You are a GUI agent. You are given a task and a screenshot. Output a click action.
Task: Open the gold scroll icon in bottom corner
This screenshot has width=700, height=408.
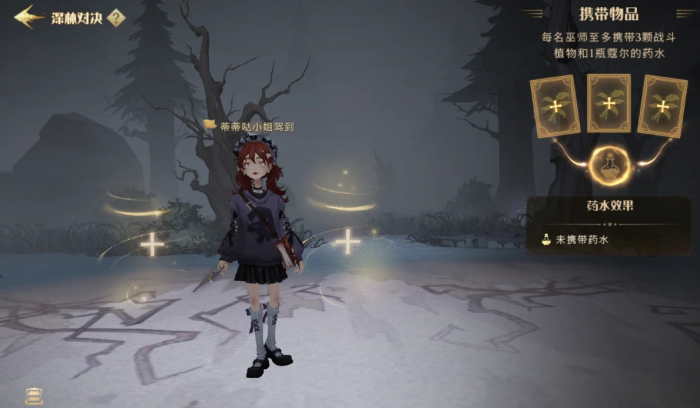click(33, 395)
